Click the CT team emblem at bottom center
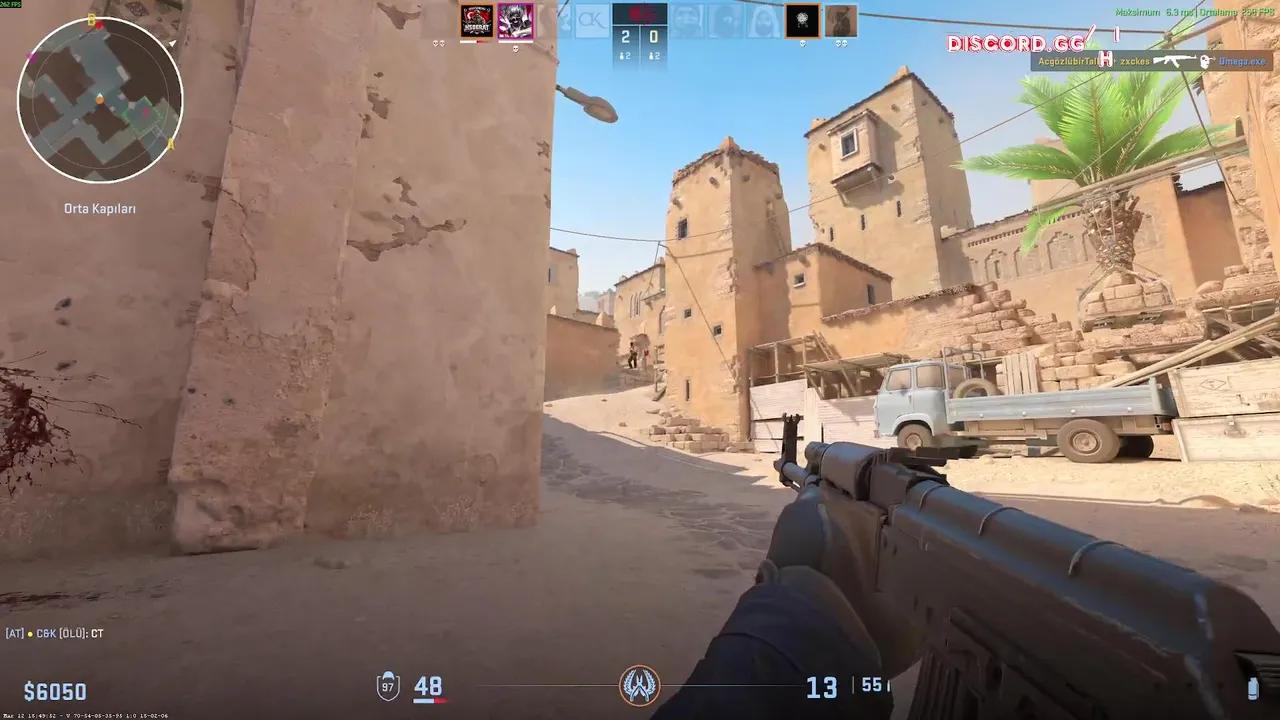Screen dimensions: 1280x720 coord(640,685)
